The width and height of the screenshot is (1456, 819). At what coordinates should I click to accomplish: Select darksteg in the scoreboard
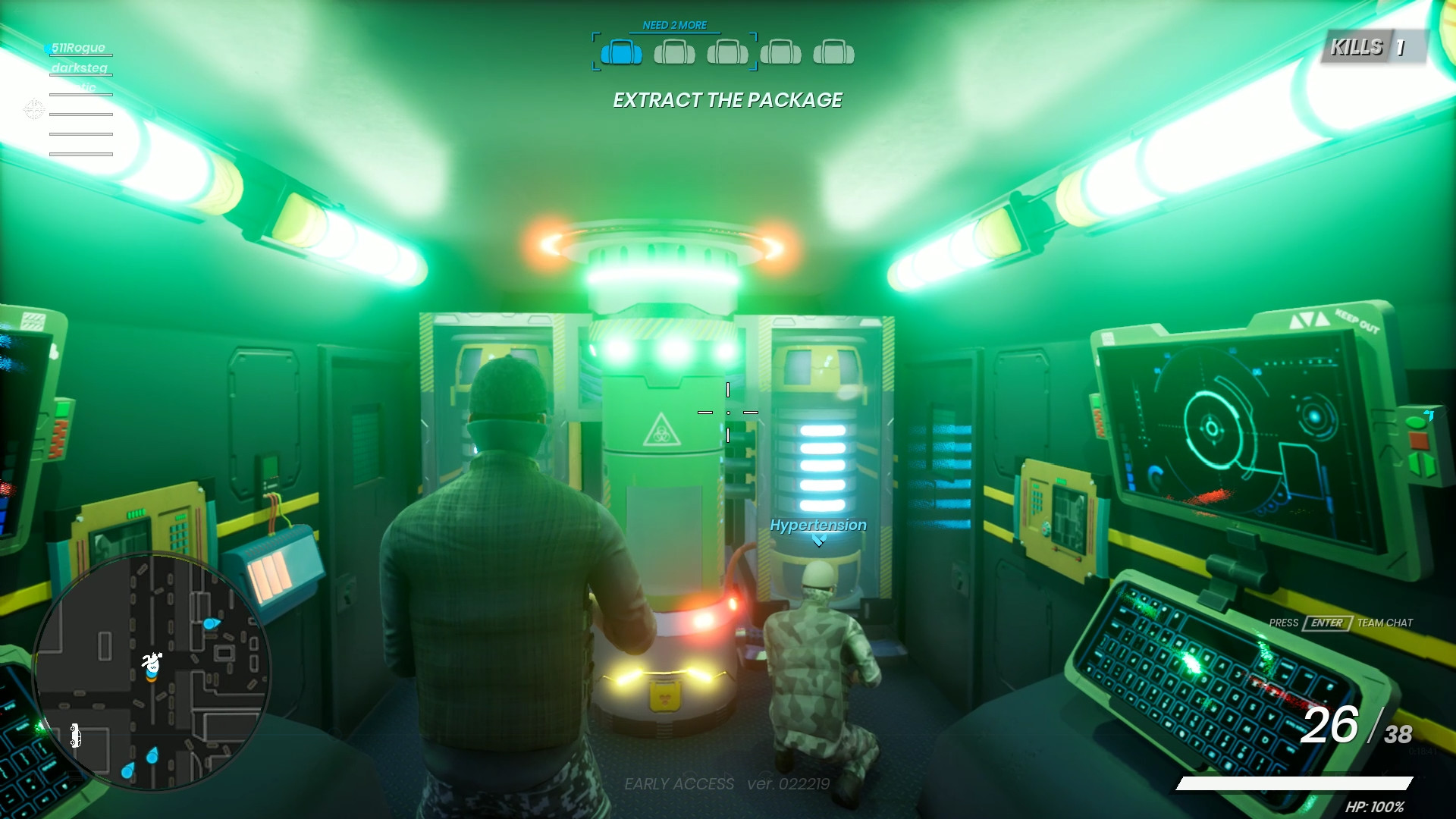click(x=80, y=67)
